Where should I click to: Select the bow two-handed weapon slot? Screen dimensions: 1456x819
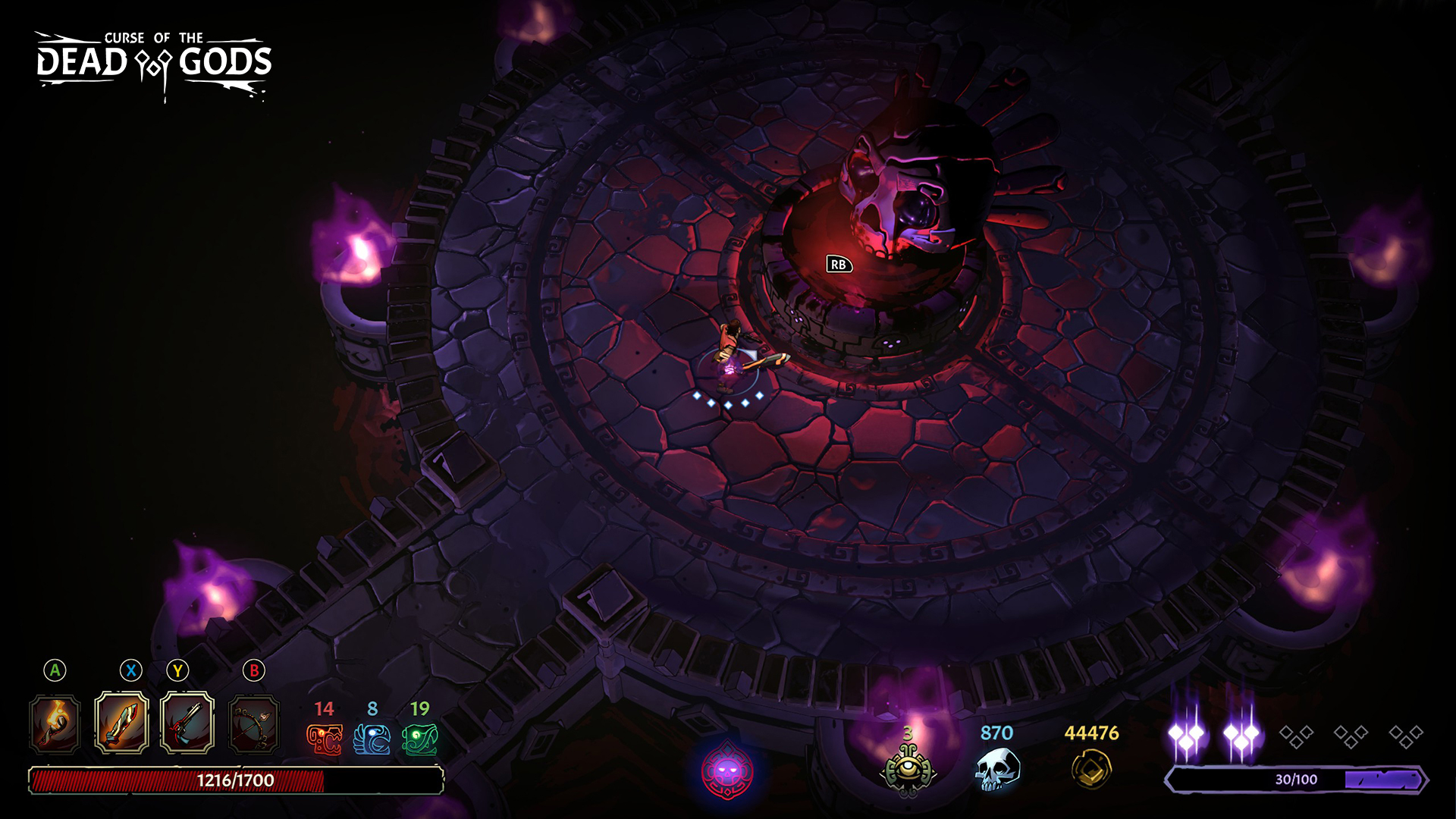254,724
